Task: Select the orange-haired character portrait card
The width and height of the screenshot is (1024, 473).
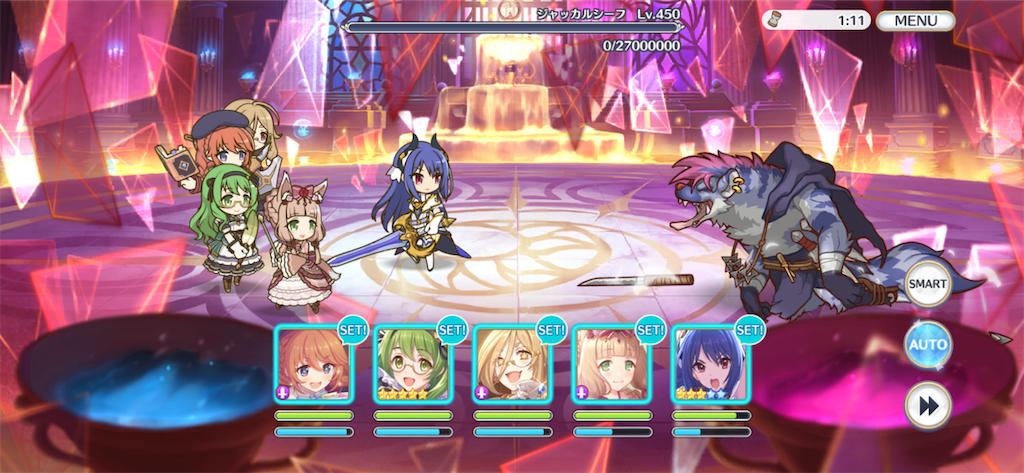Action: click(314, 364)
